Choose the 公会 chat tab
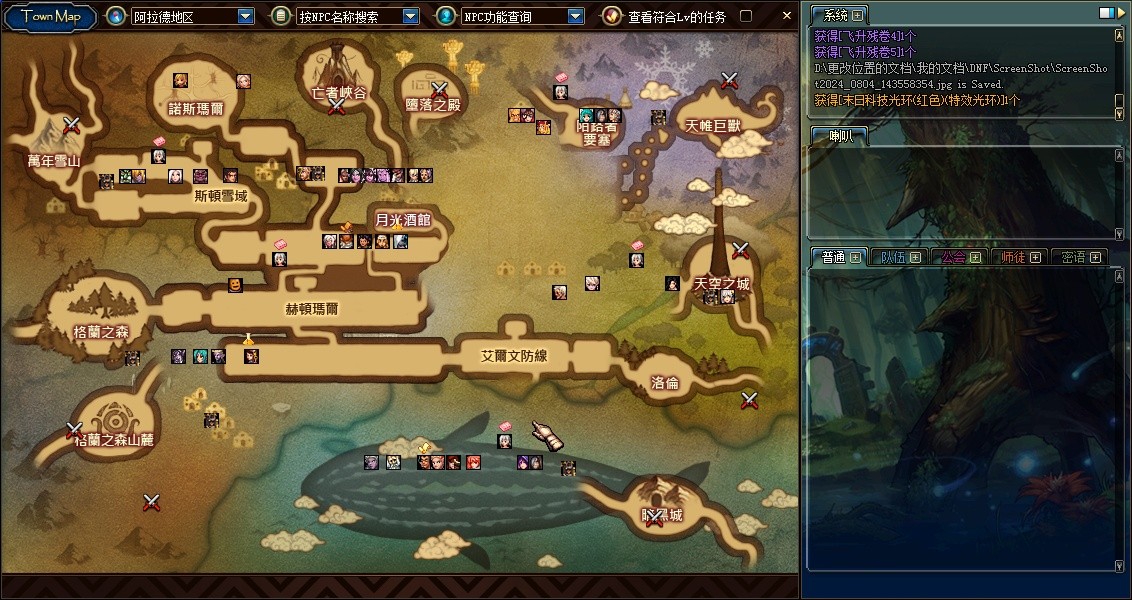The height and width of the screenshot is (600, 1132). tap(954, 257)
